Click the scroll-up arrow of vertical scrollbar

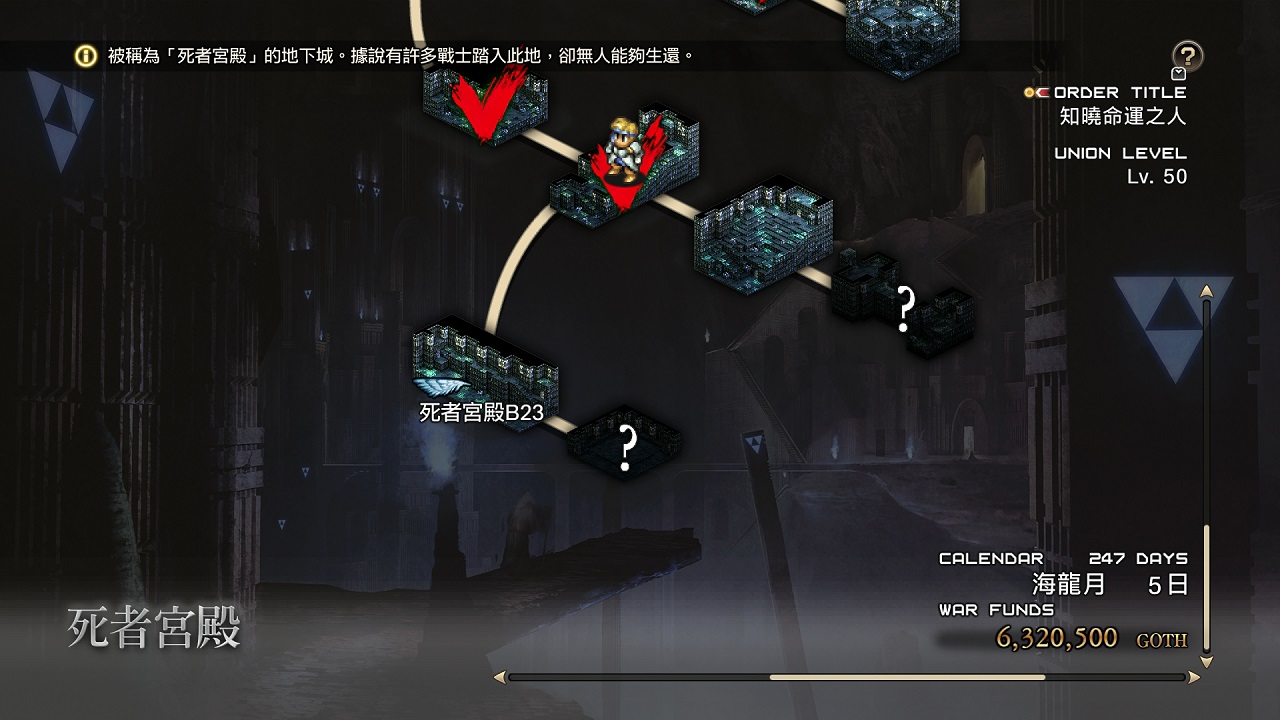coord(1207,291)
